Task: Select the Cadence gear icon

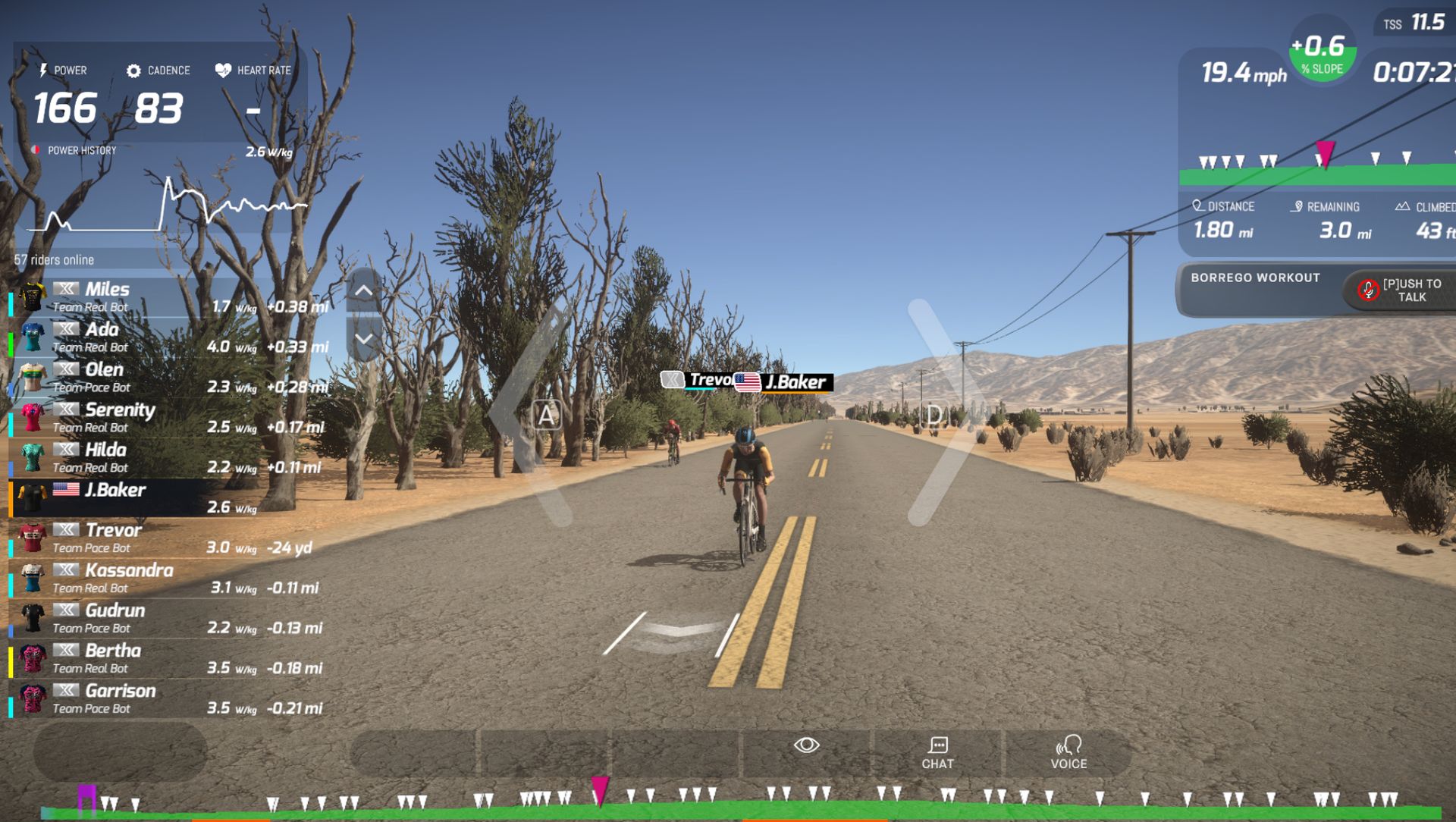Action: coord(135,70)
